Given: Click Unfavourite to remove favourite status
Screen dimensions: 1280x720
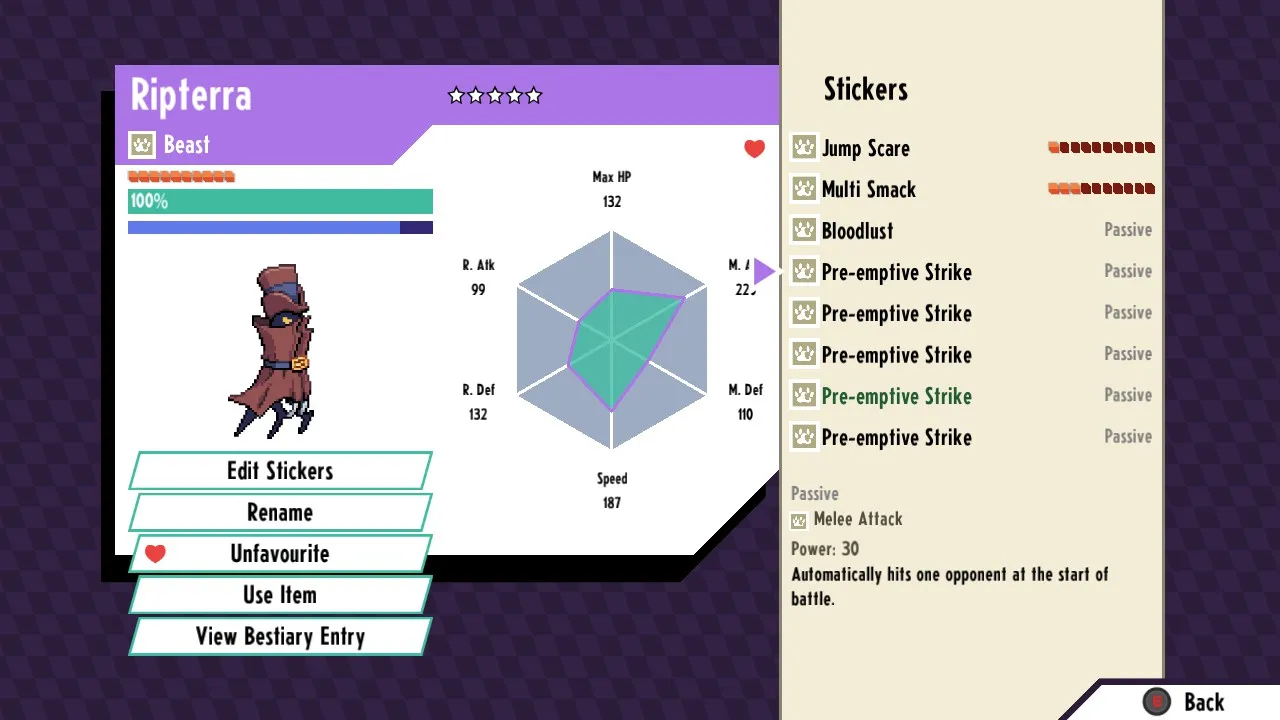Looking at the screenshot, I should [280, 553].
